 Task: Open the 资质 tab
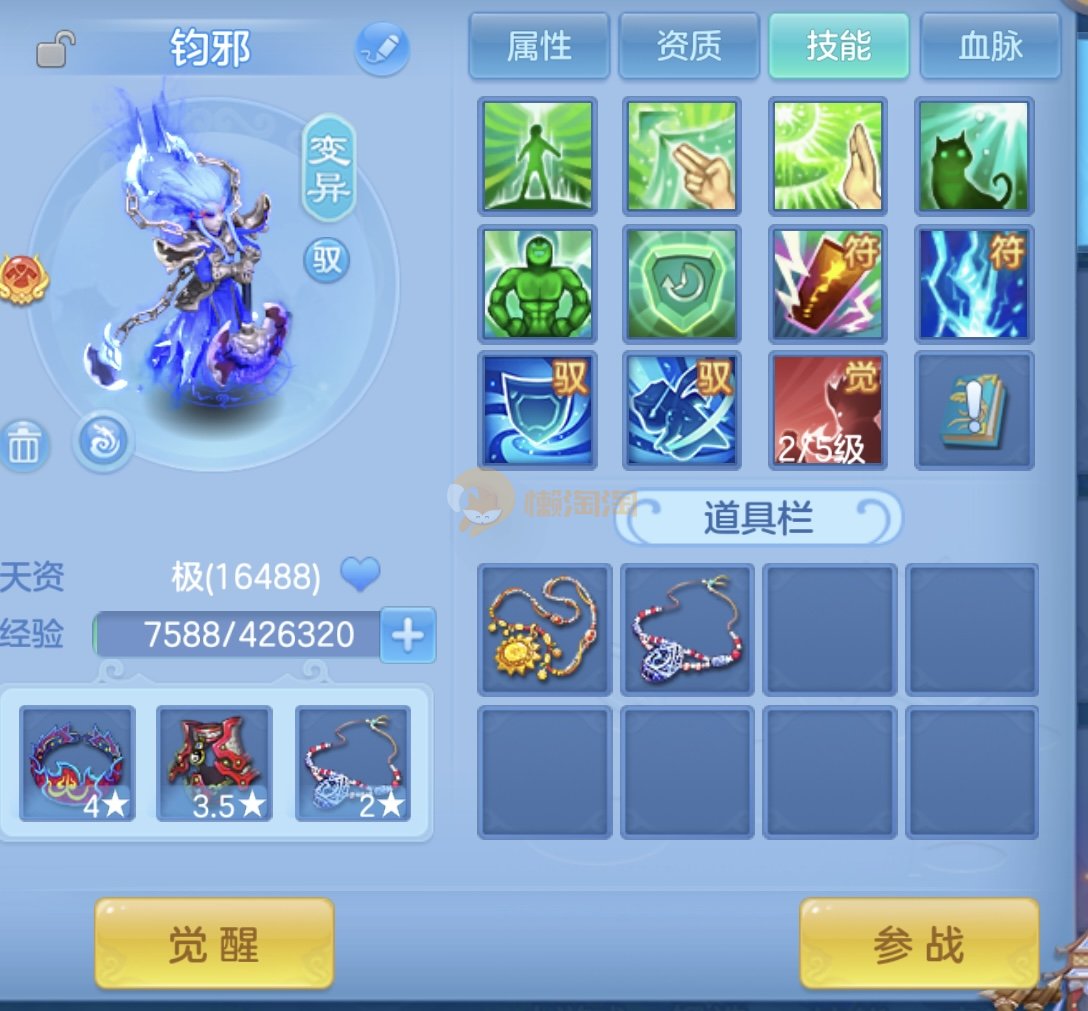point(689,46)
